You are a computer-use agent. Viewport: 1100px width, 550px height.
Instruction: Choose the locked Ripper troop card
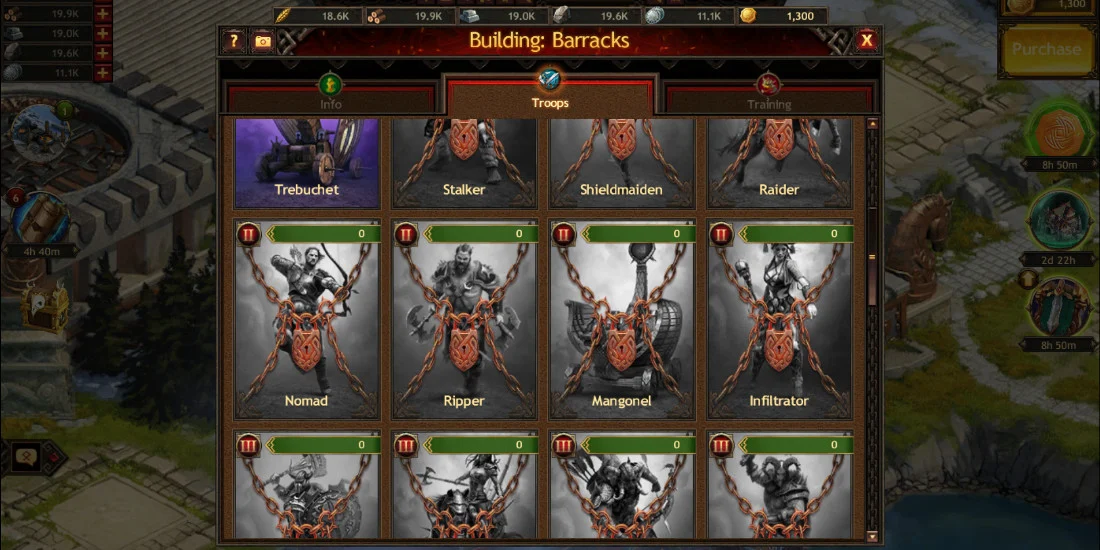464,320
